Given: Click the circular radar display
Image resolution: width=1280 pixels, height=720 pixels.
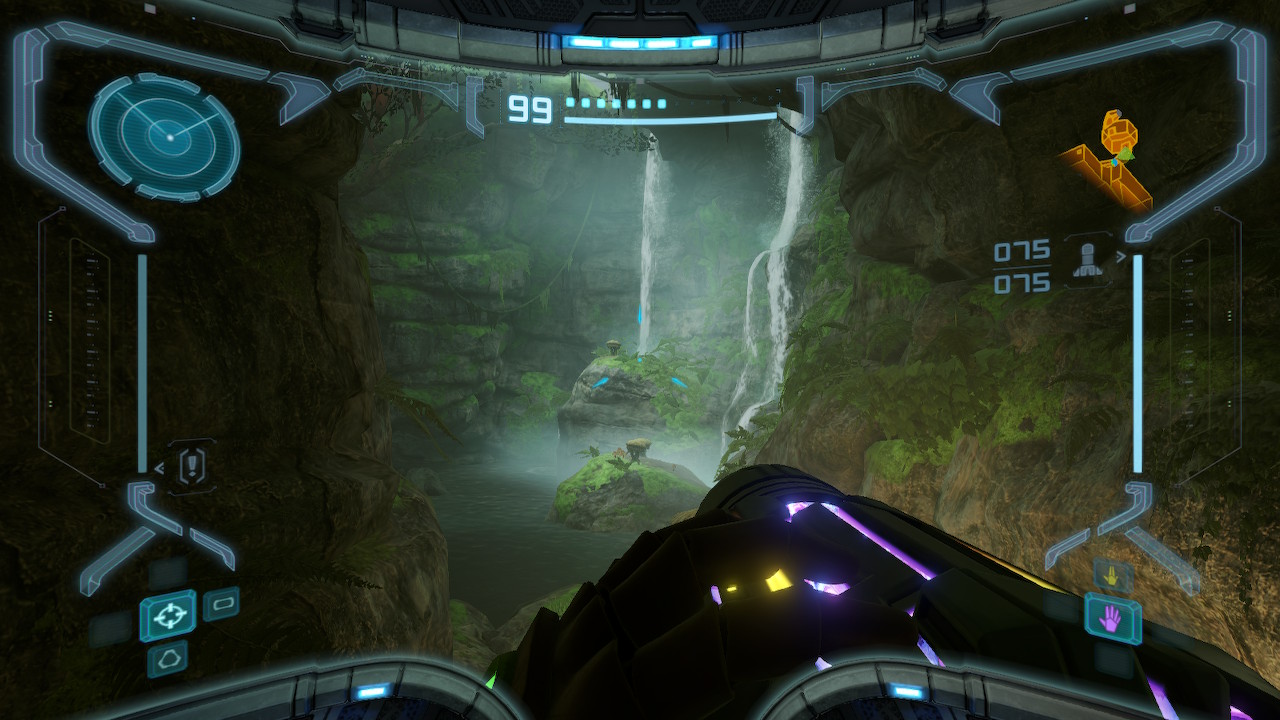Looking at the screenshot, I should click(164, 137).
